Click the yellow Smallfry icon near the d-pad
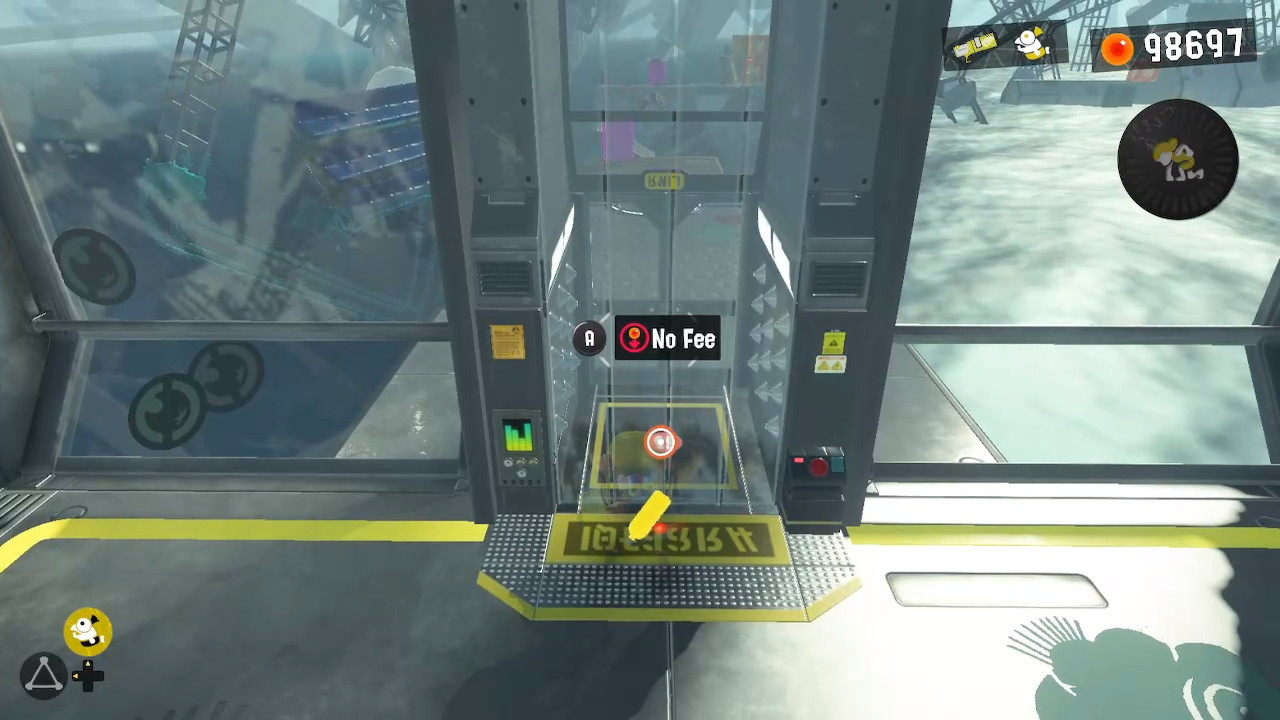This screenshot has height=720, width=1280. tap(87, 629)
